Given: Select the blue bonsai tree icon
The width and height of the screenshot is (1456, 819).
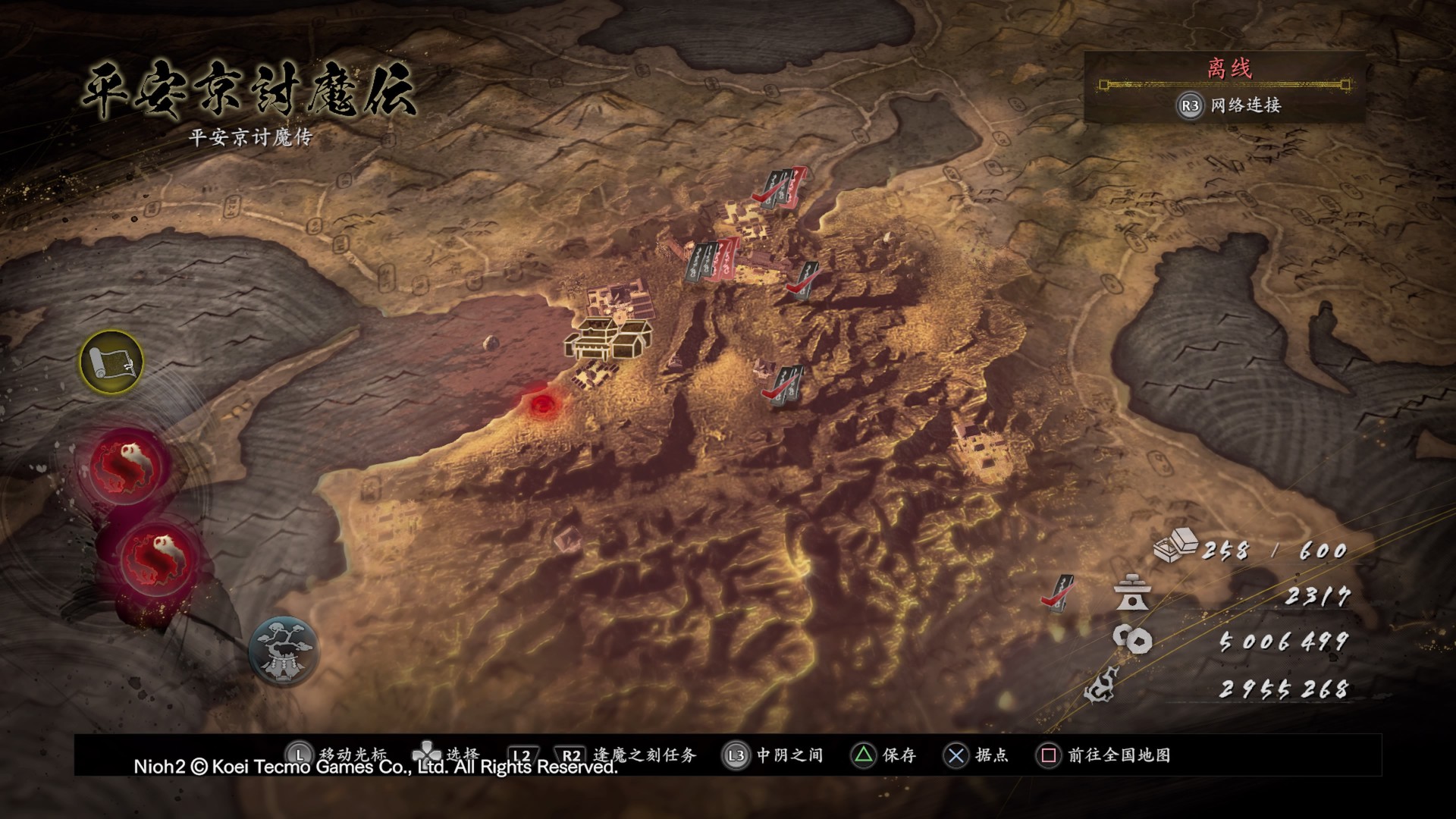Looking at the screenshot, I should click(x=283, y=651).
